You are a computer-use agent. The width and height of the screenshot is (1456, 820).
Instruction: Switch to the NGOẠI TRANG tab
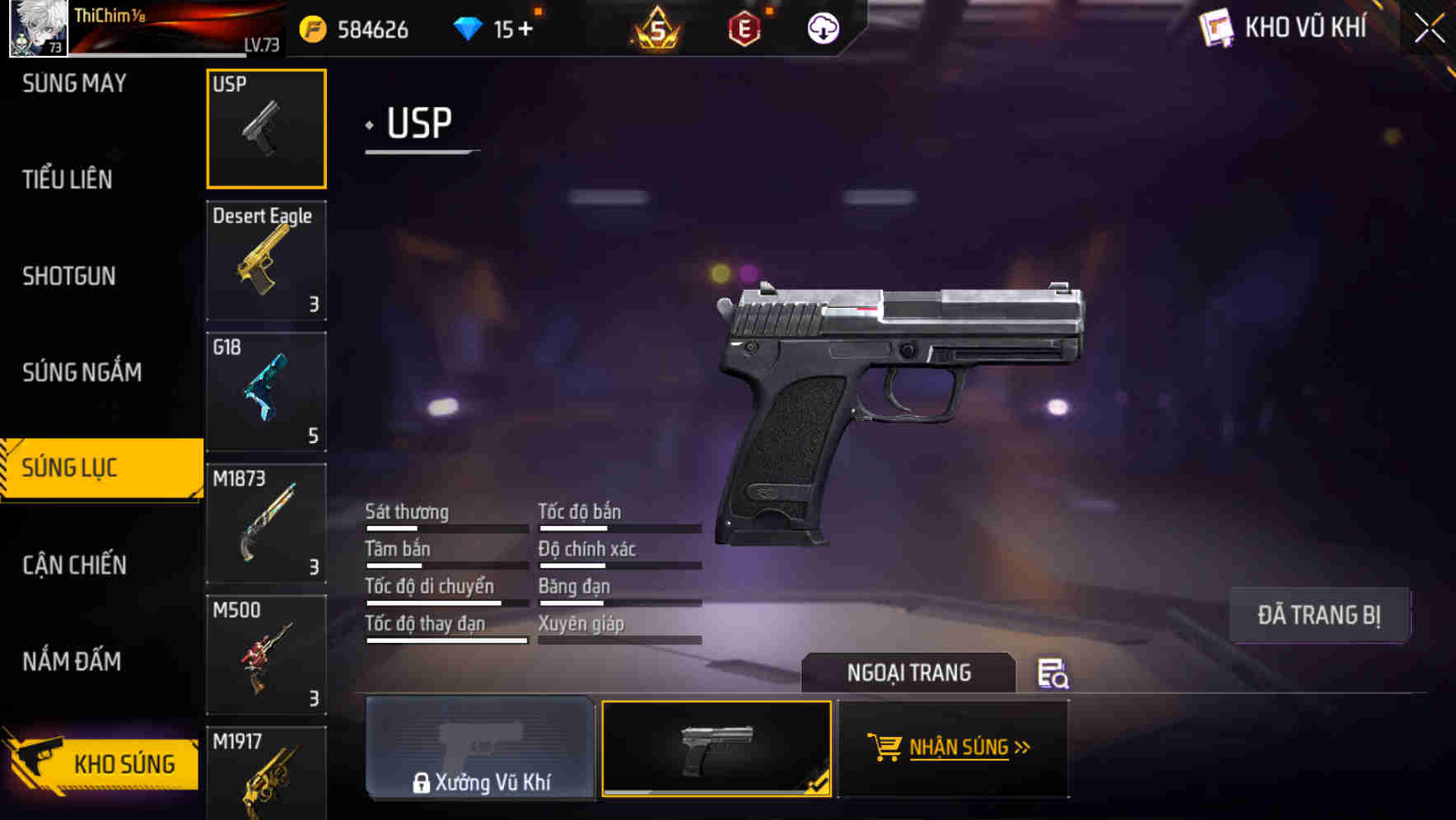click(910, 673)
